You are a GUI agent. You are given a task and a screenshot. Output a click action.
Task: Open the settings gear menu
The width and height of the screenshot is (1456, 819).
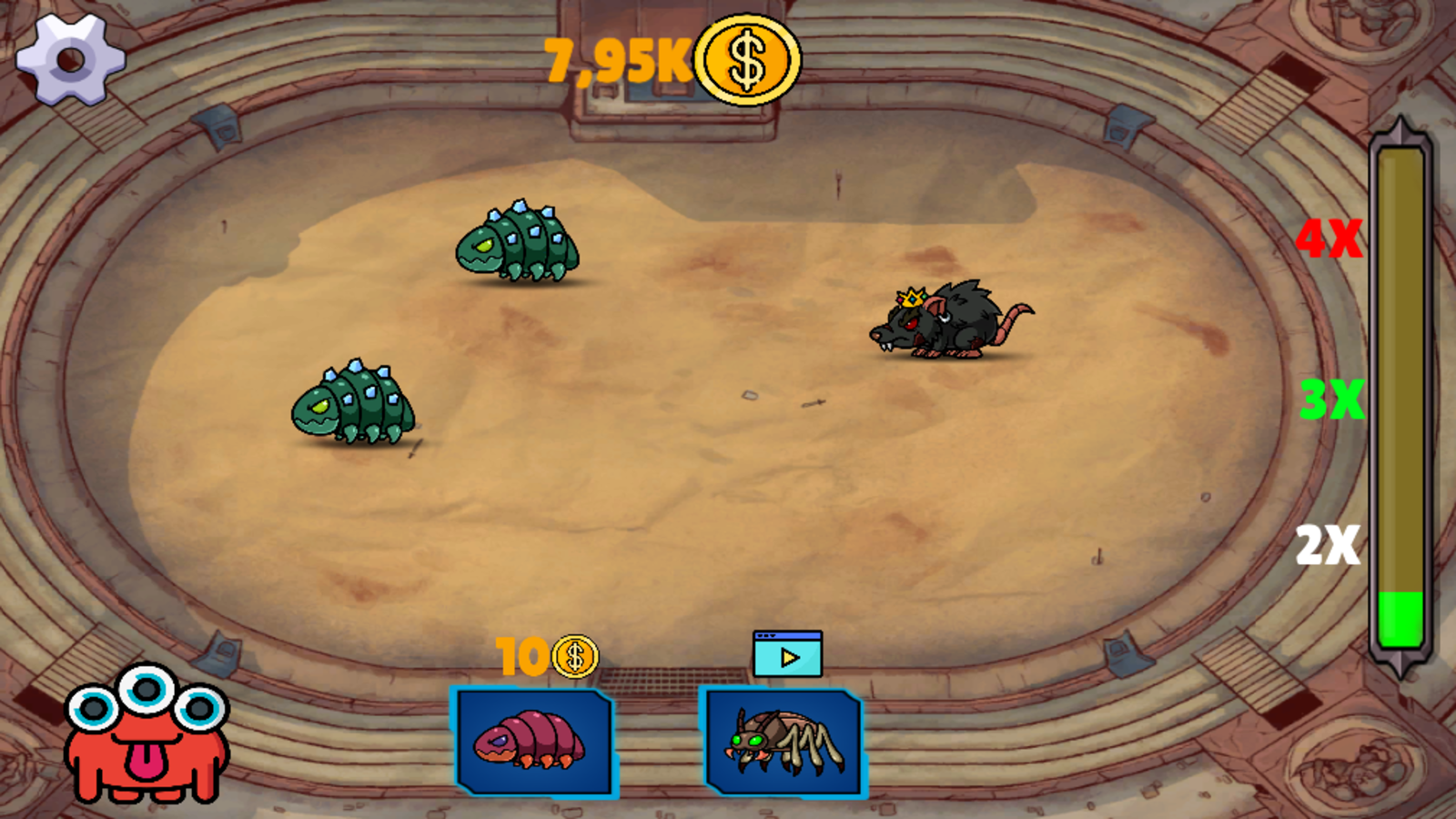[68, 59]
